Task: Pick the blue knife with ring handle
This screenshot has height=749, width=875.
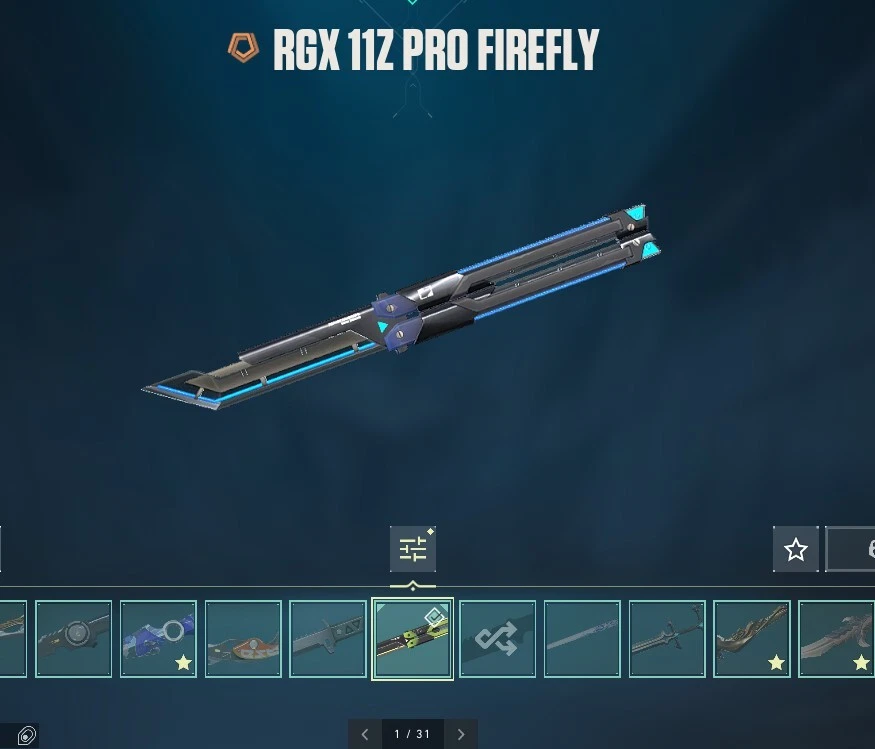Action: [x=158, y=639]
